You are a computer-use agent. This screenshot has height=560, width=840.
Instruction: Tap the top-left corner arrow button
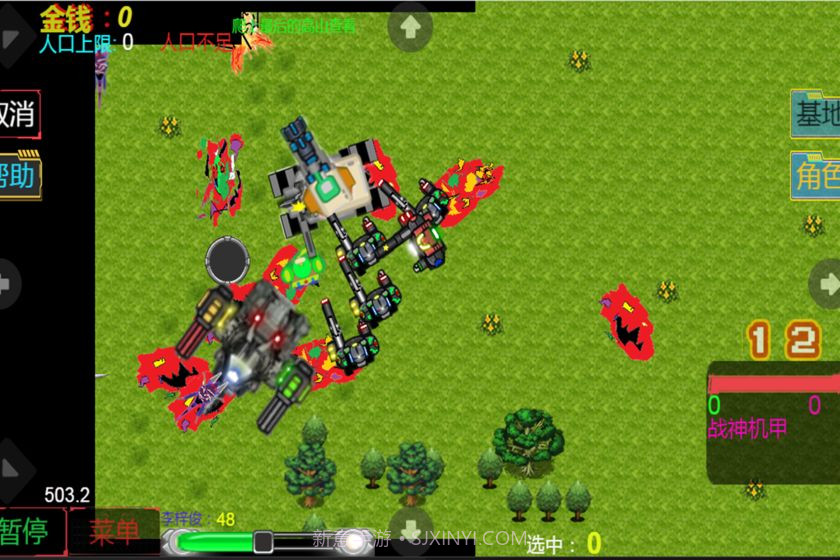point(12,40)
